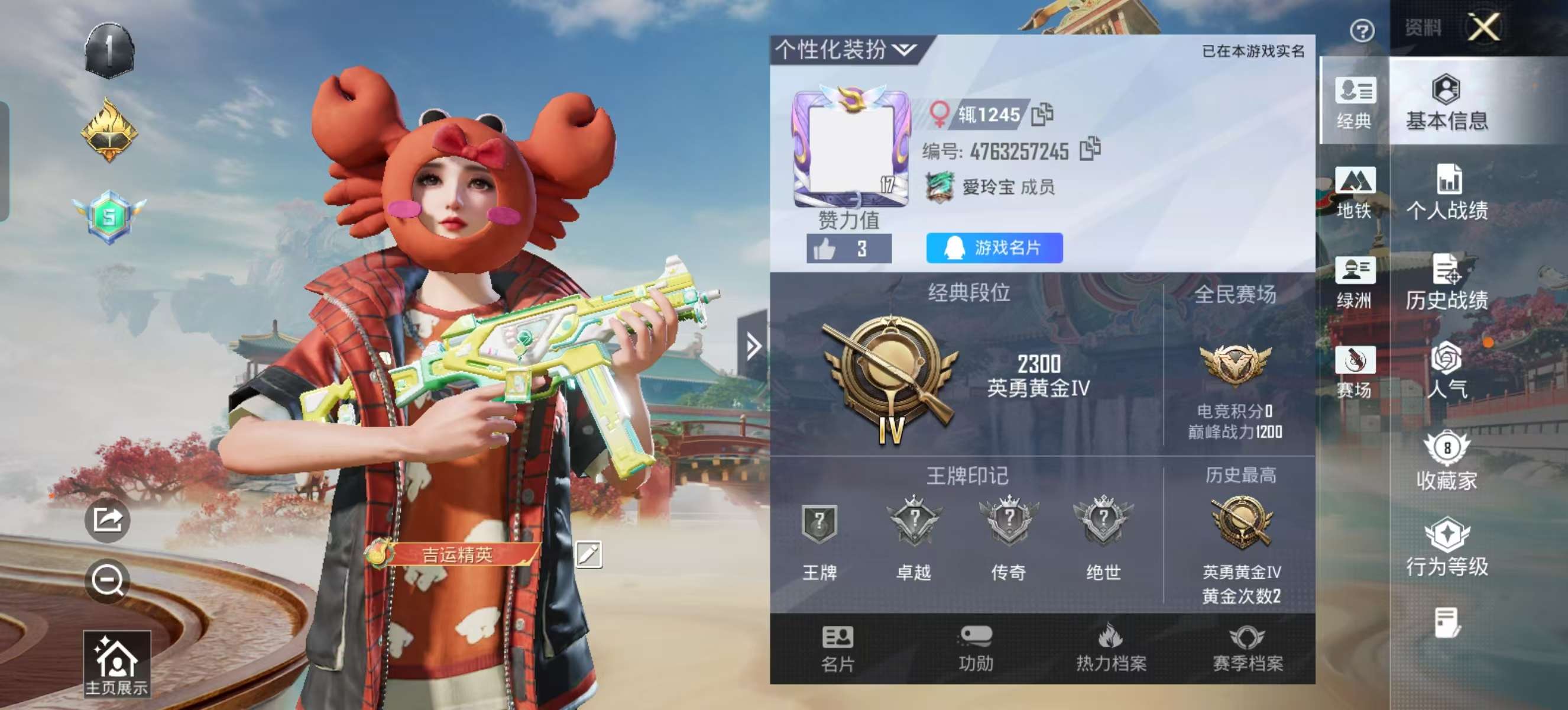Click the zoom-out magnifier control
This screenshot has width=1568, height=710.
coord(107,583)
